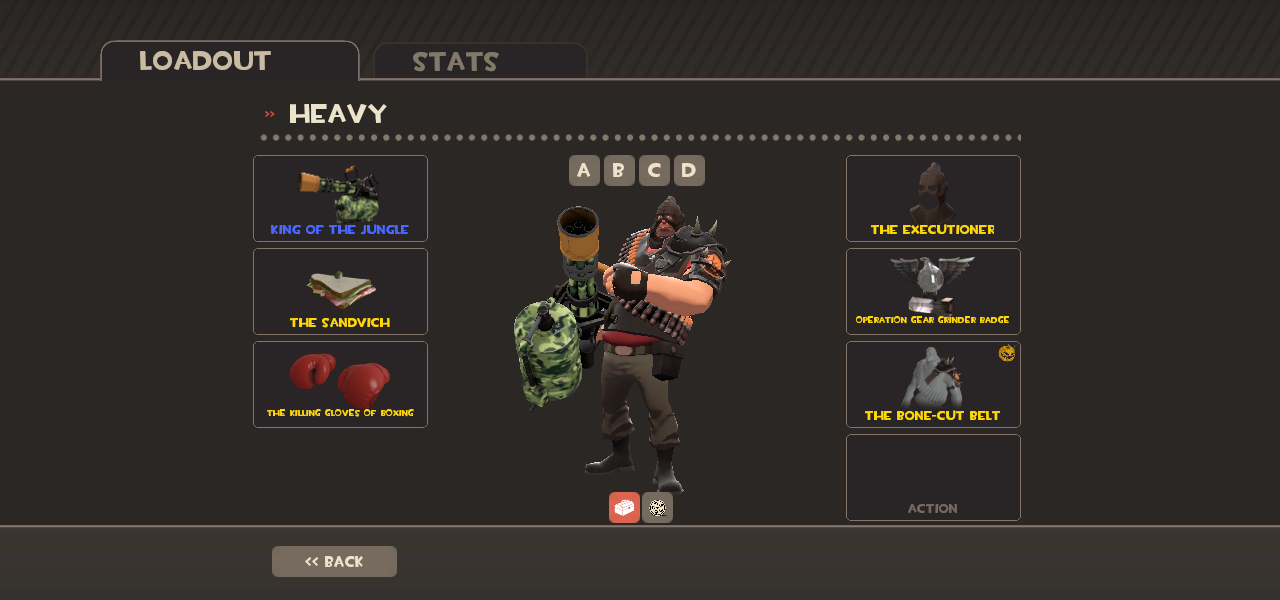The height and width of the screenshot is (600, 1280).
Task: Select The Killing Gloves of Boxing slot
Action: click(x=340, y=384)
